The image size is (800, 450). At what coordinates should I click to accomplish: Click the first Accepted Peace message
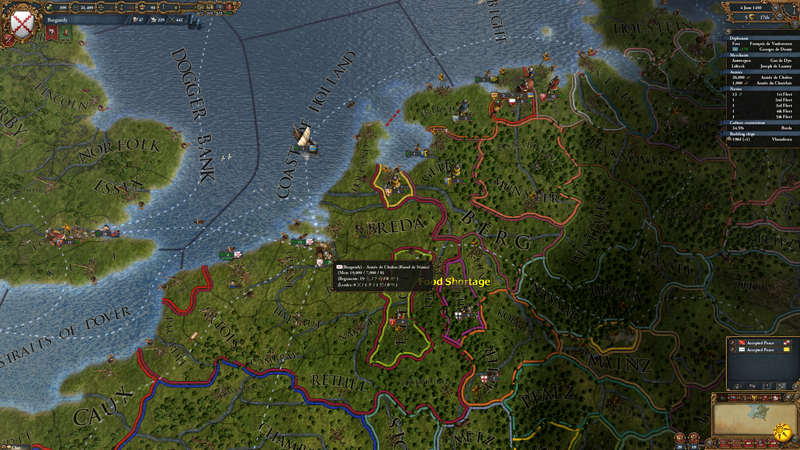(x=762, y=344)
